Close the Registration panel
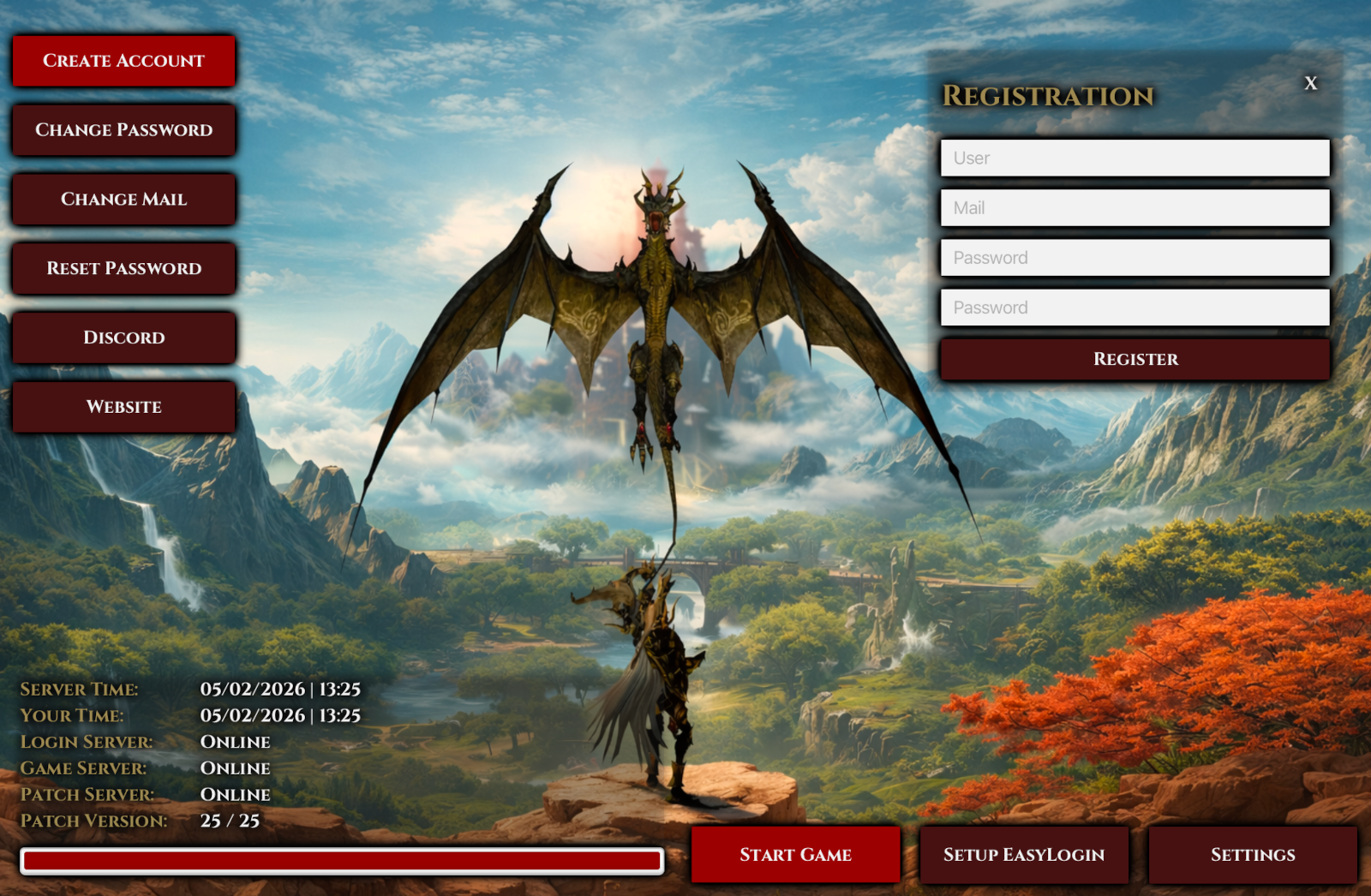This screenshot has width=1371, height=896. [x=1310, y=83]
